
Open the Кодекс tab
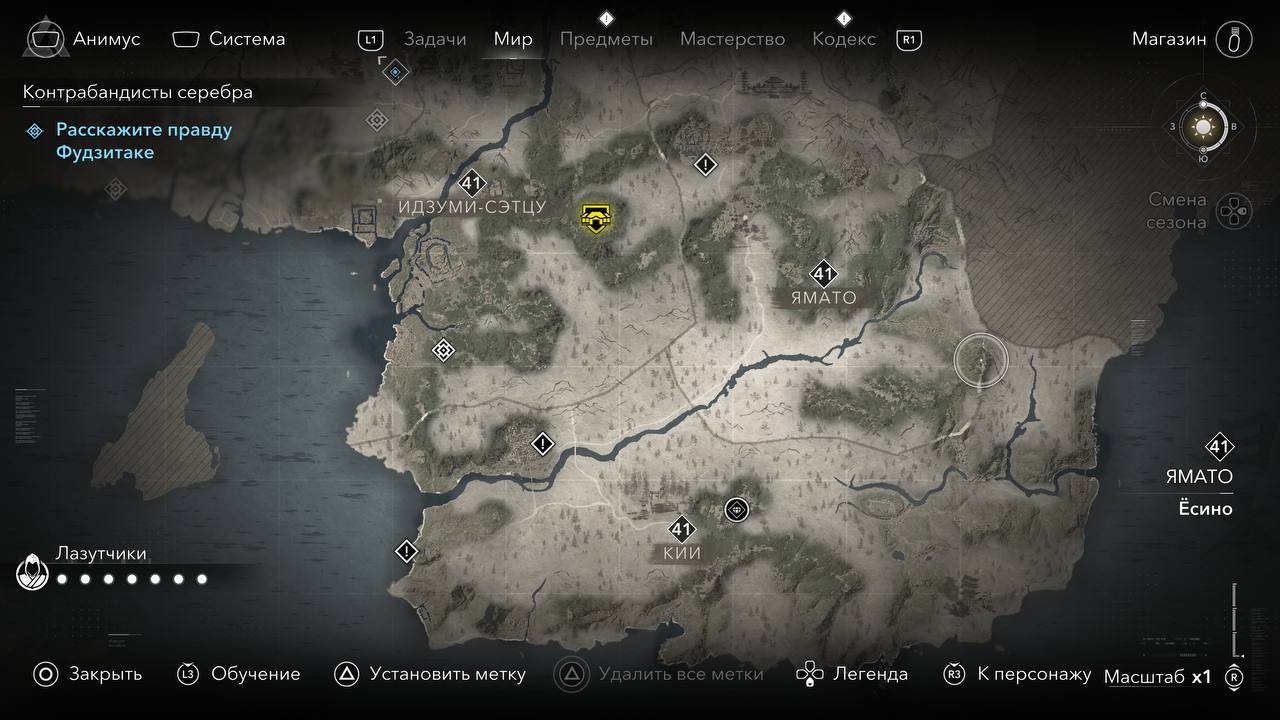pyautogui.click(x=843, y=39)
